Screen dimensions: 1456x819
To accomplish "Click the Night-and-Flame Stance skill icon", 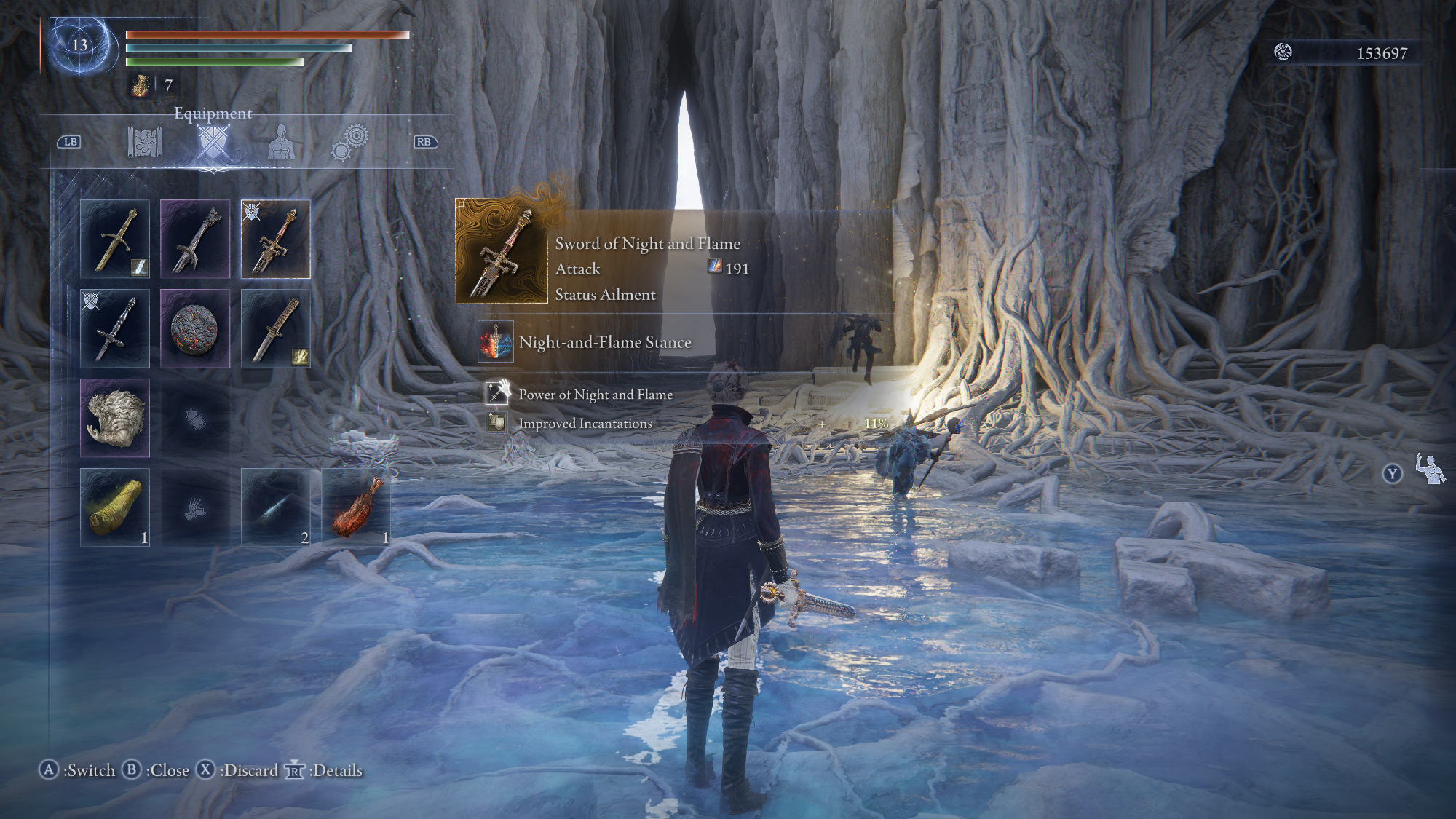I will [496, 341].
